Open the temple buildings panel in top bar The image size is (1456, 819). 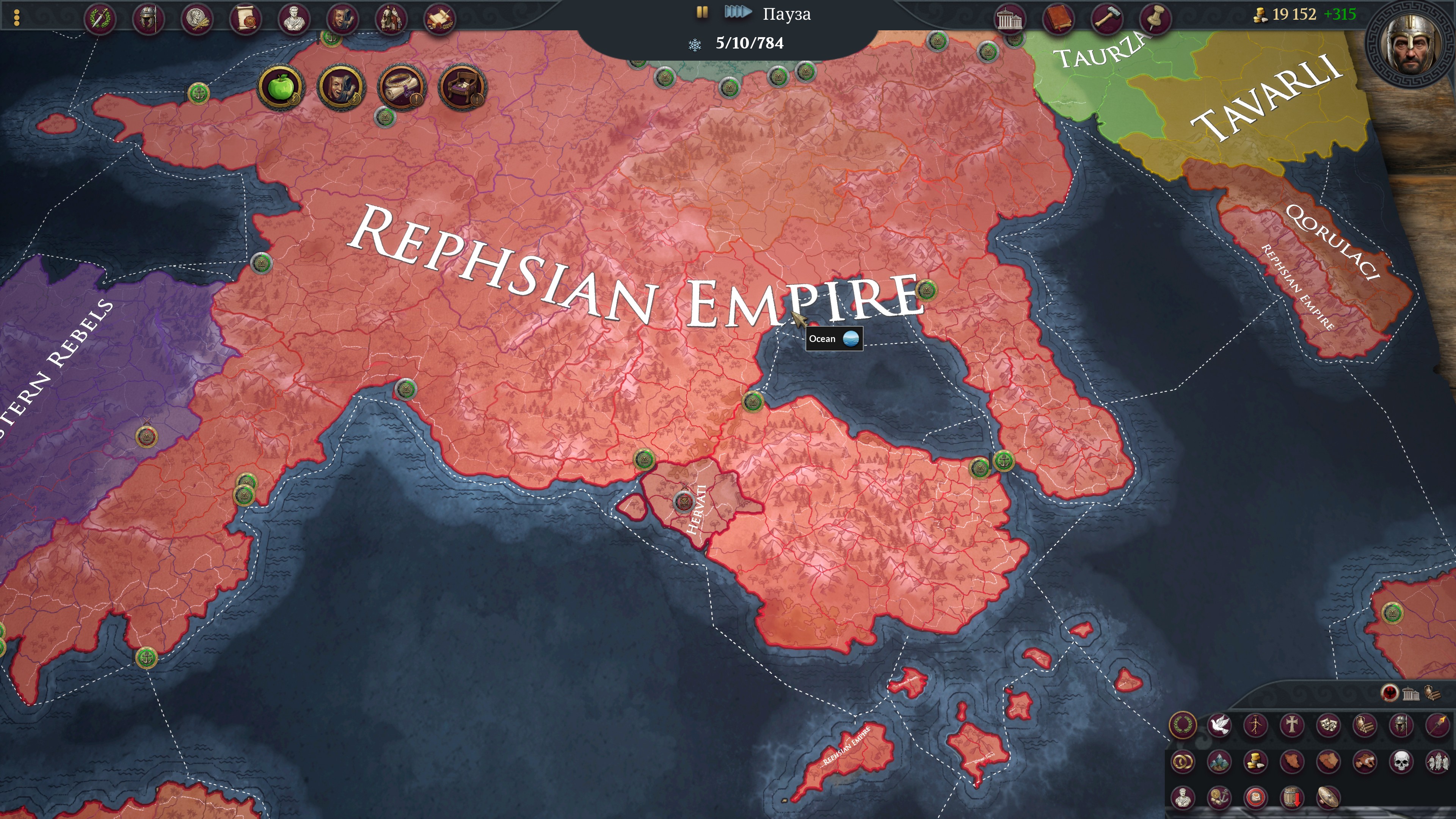coord(1009,19)
